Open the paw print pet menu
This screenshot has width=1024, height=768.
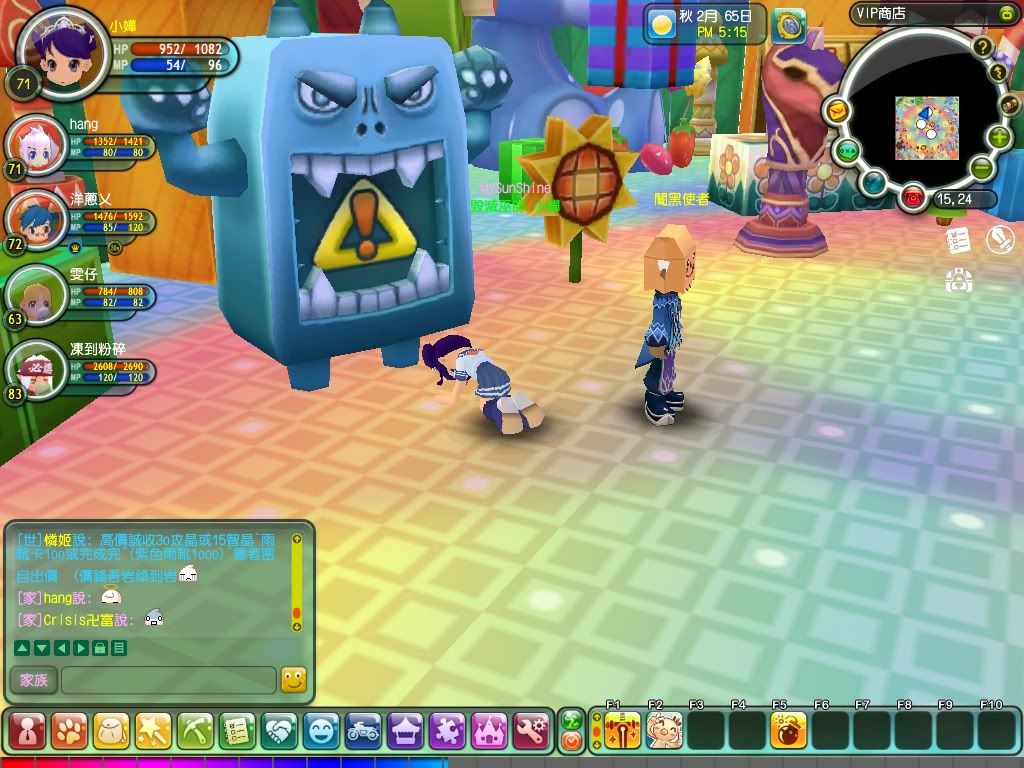[69, 731]
